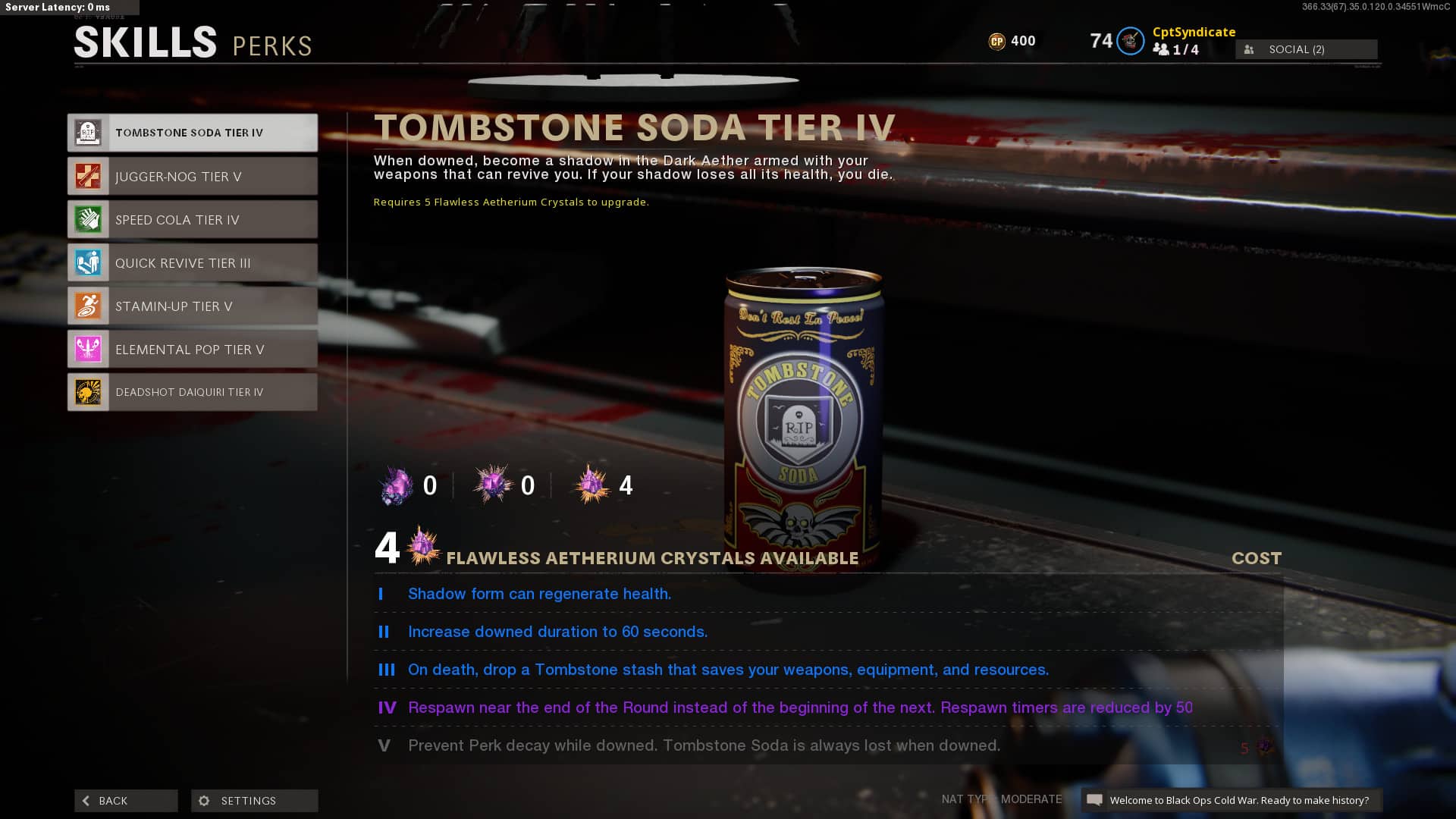Choose Tier I shadow form regenerate row
The height and width of the screenshot is (819, 1456).
[827, 595]
